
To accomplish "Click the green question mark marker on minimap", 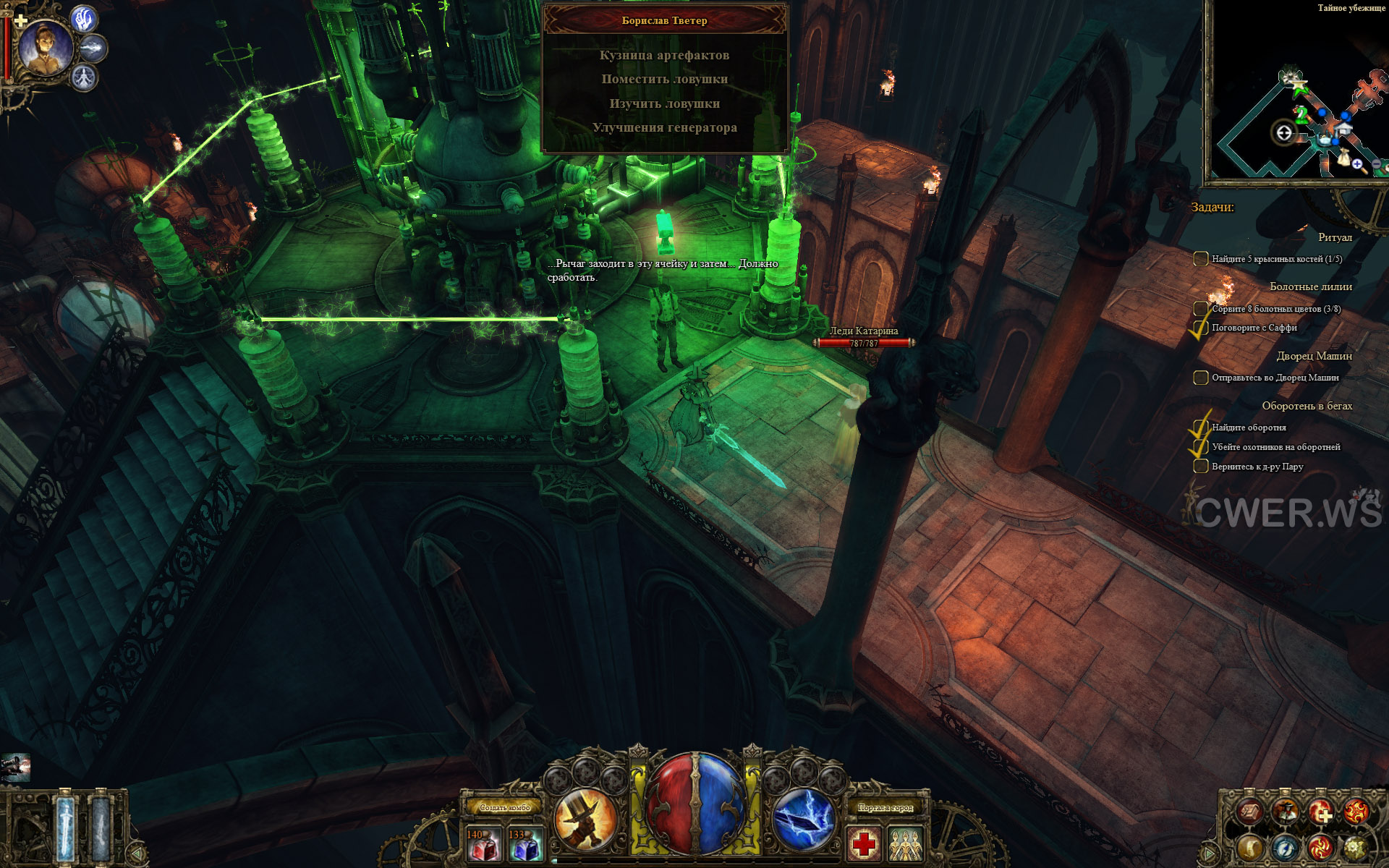I will pyautogui.click(x=1301, y=114).
